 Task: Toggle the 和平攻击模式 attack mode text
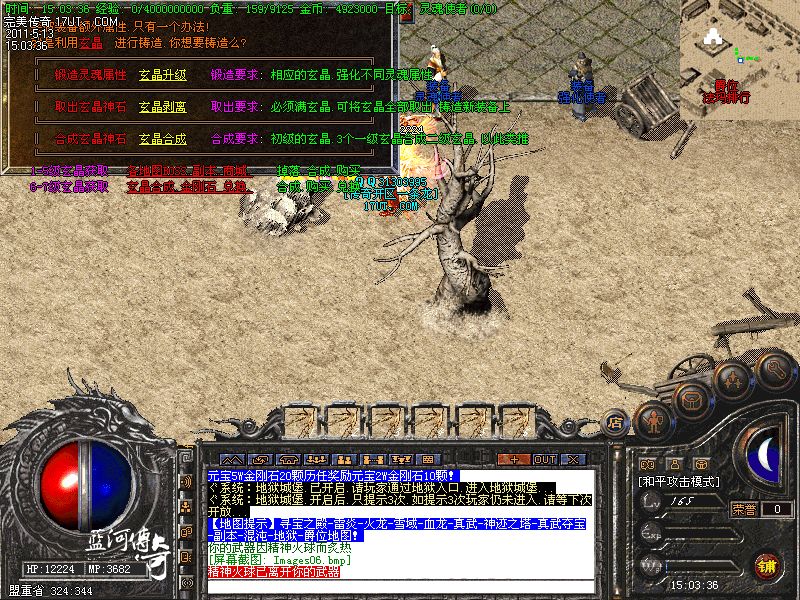(680, 481)
